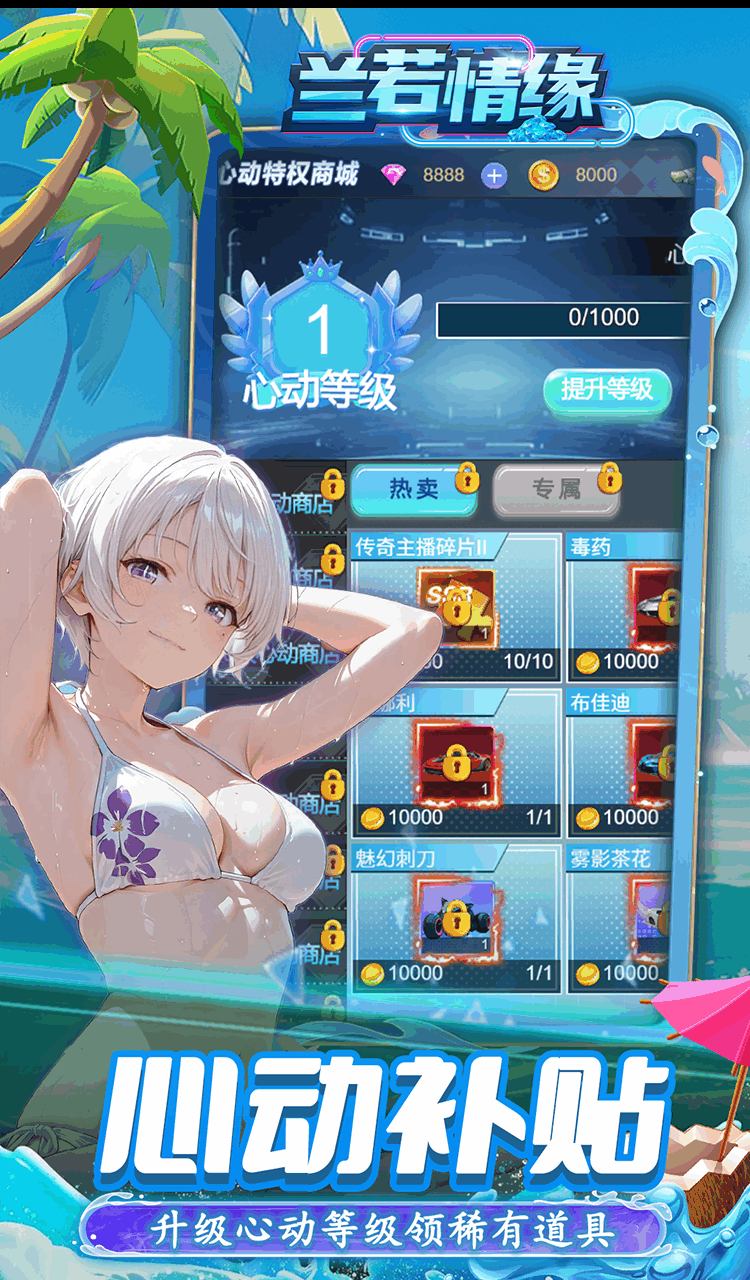Viewport: 750px width, 1280px height.
Task: Select the 传奇主播碎片II shop item
Action: point(455,605)
